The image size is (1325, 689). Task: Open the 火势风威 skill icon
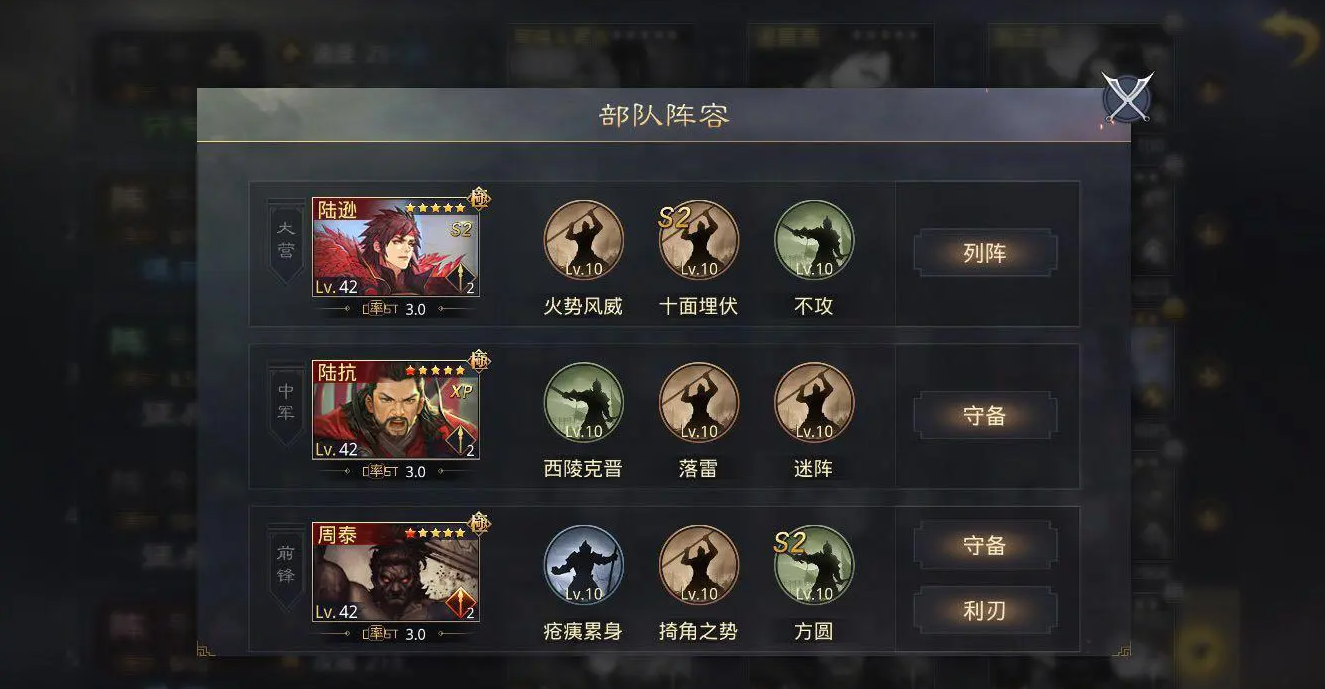coord(583,241)
